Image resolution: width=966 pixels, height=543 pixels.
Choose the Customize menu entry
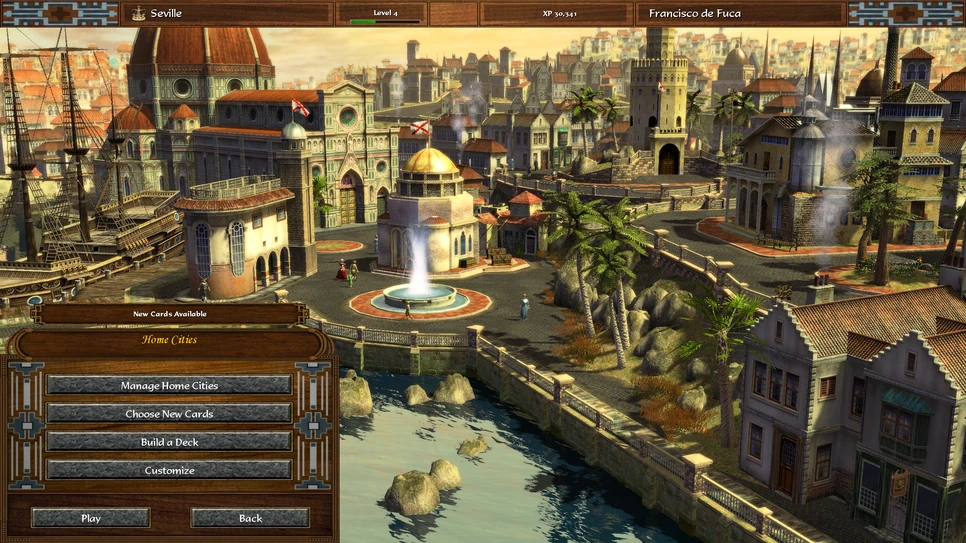(x=169, y=469)
